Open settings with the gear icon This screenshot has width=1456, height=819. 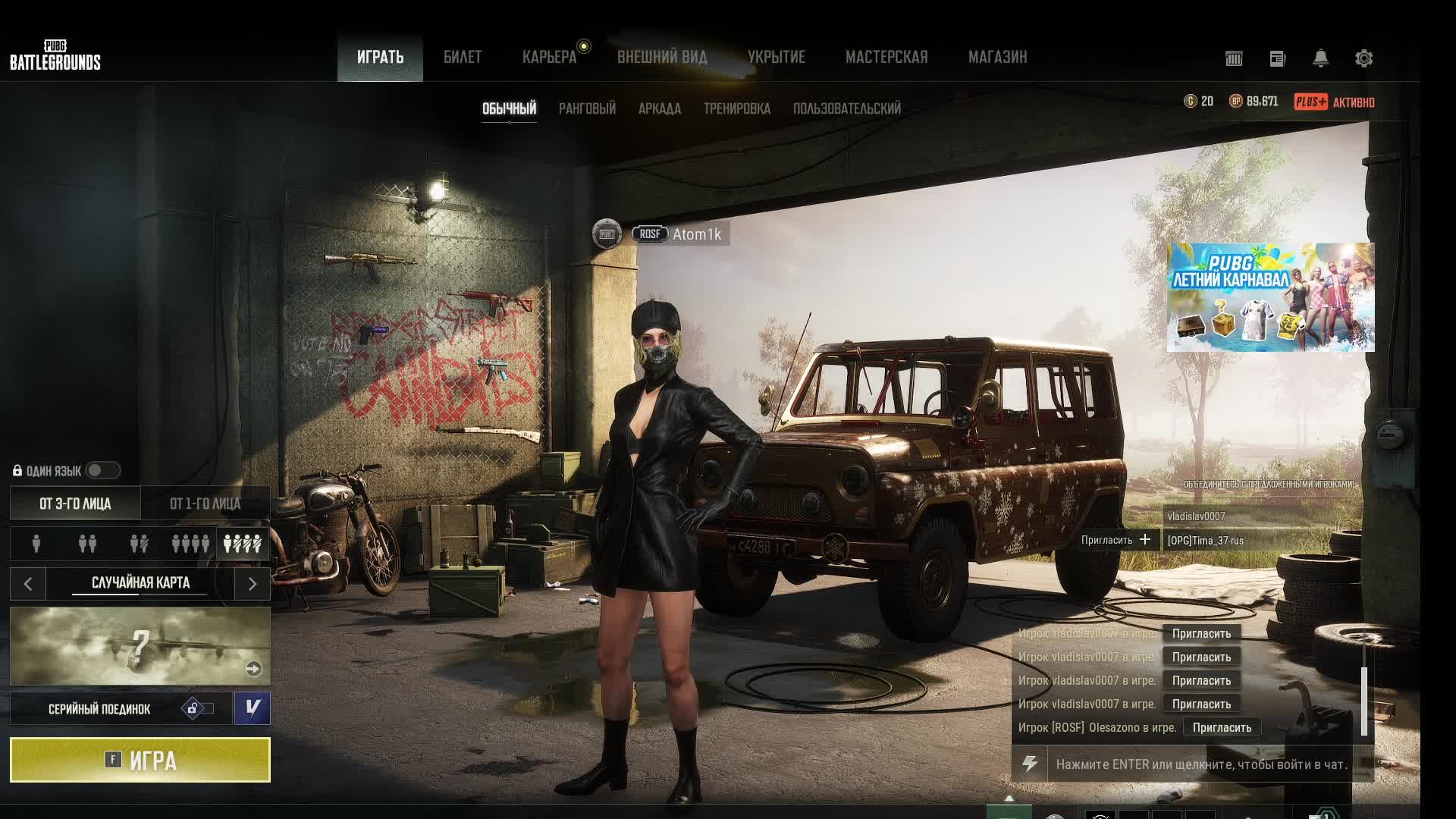[x=1363, y=58]
